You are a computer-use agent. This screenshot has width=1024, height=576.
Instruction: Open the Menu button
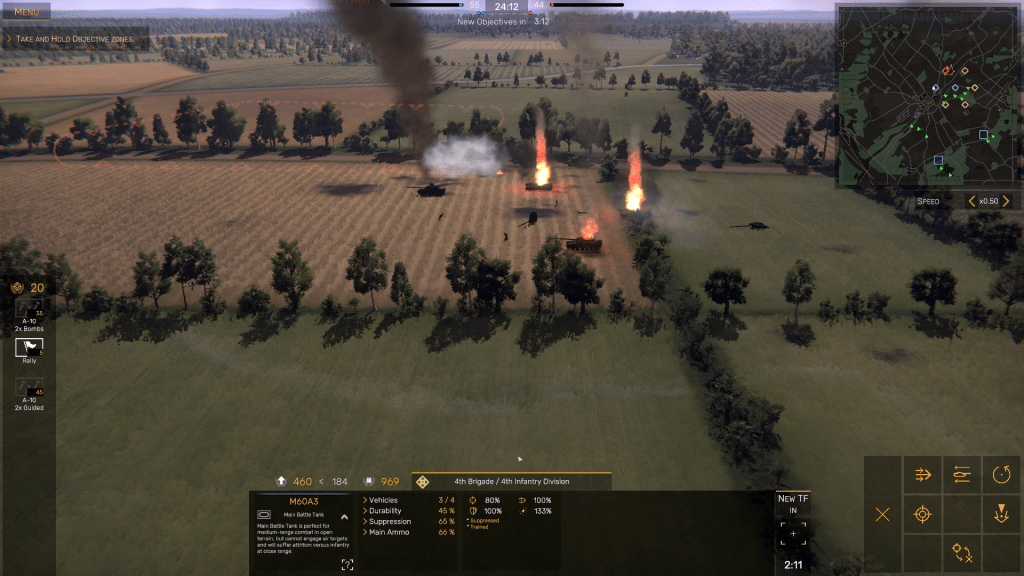coord(26,11)
